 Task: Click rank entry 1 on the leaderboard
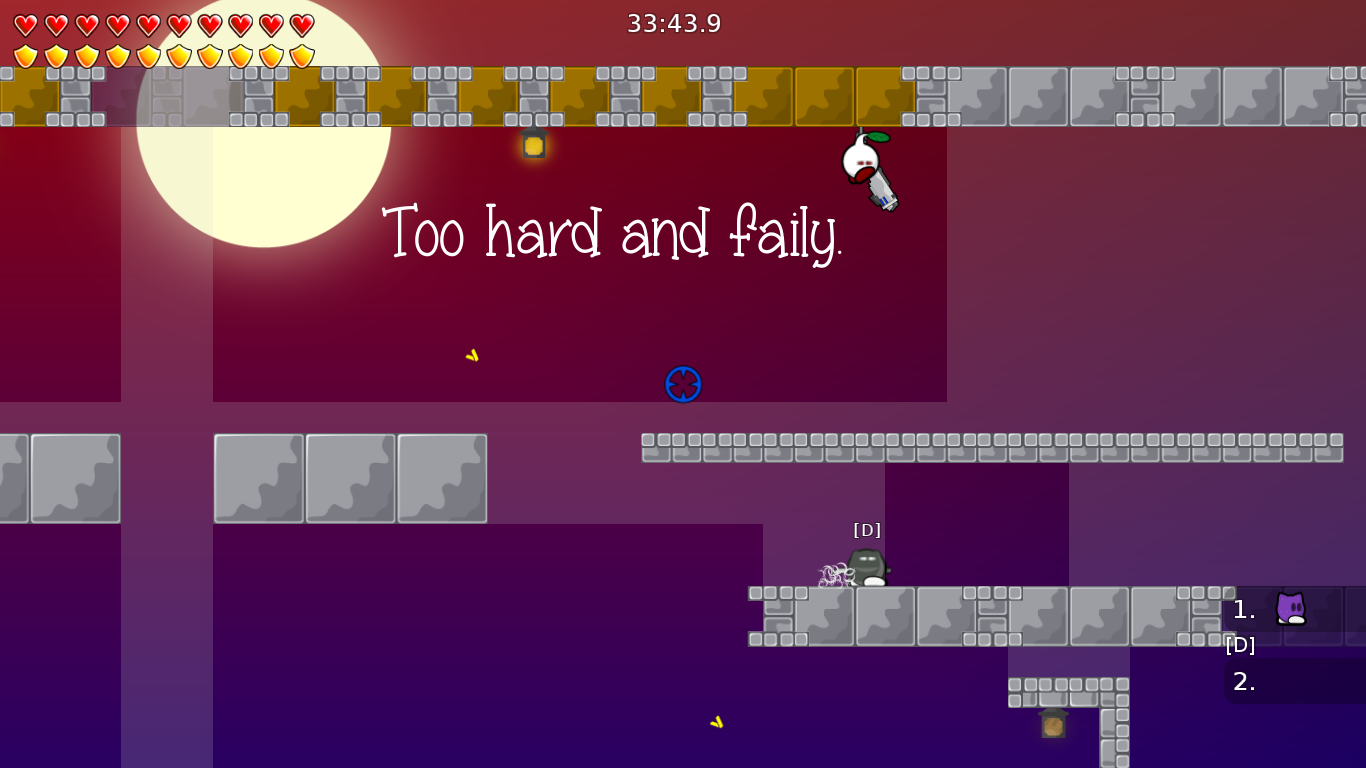click(x=1243, y=610)
